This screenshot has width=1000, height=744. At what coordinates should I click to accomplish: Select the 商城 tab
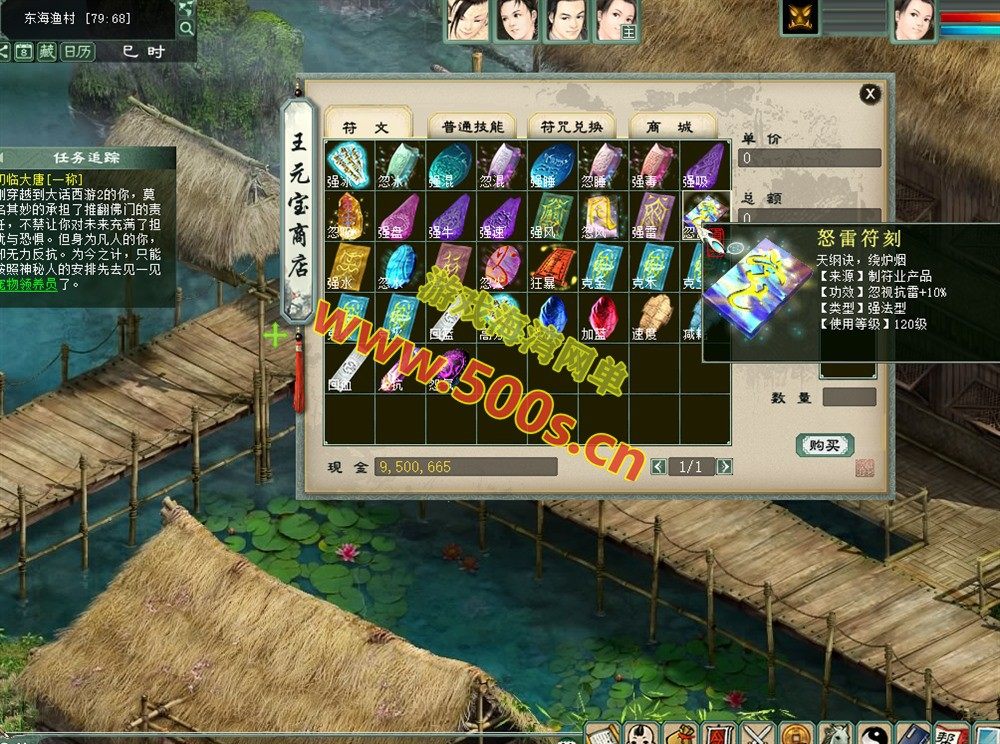(x=671, y=126)
